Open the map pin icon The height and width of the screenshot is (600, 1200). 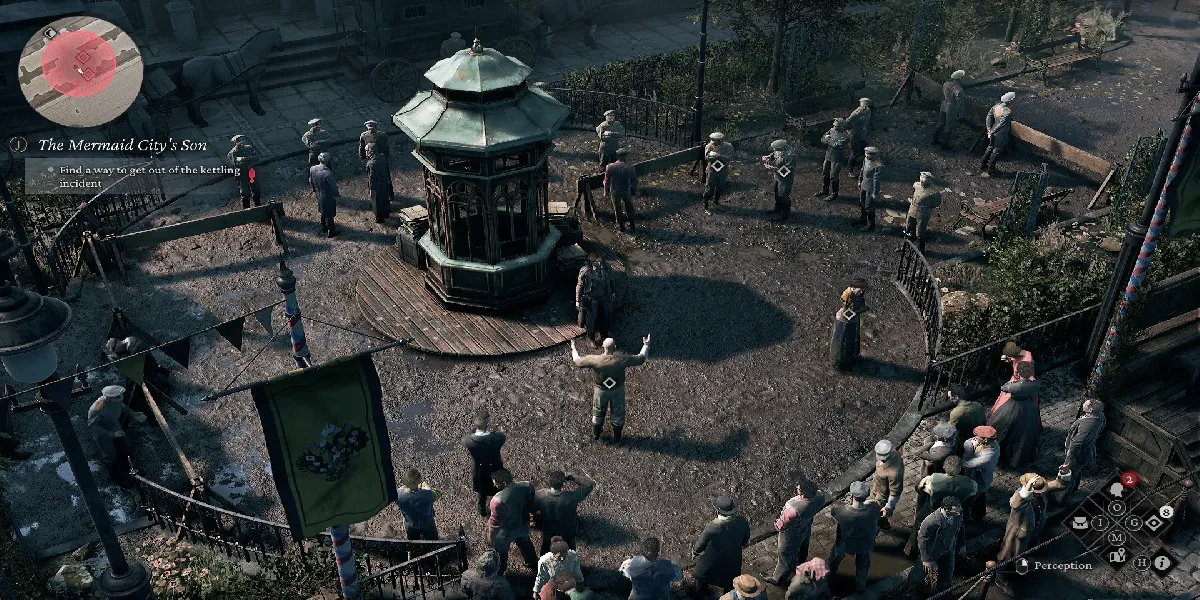[x=1117, y=554]
